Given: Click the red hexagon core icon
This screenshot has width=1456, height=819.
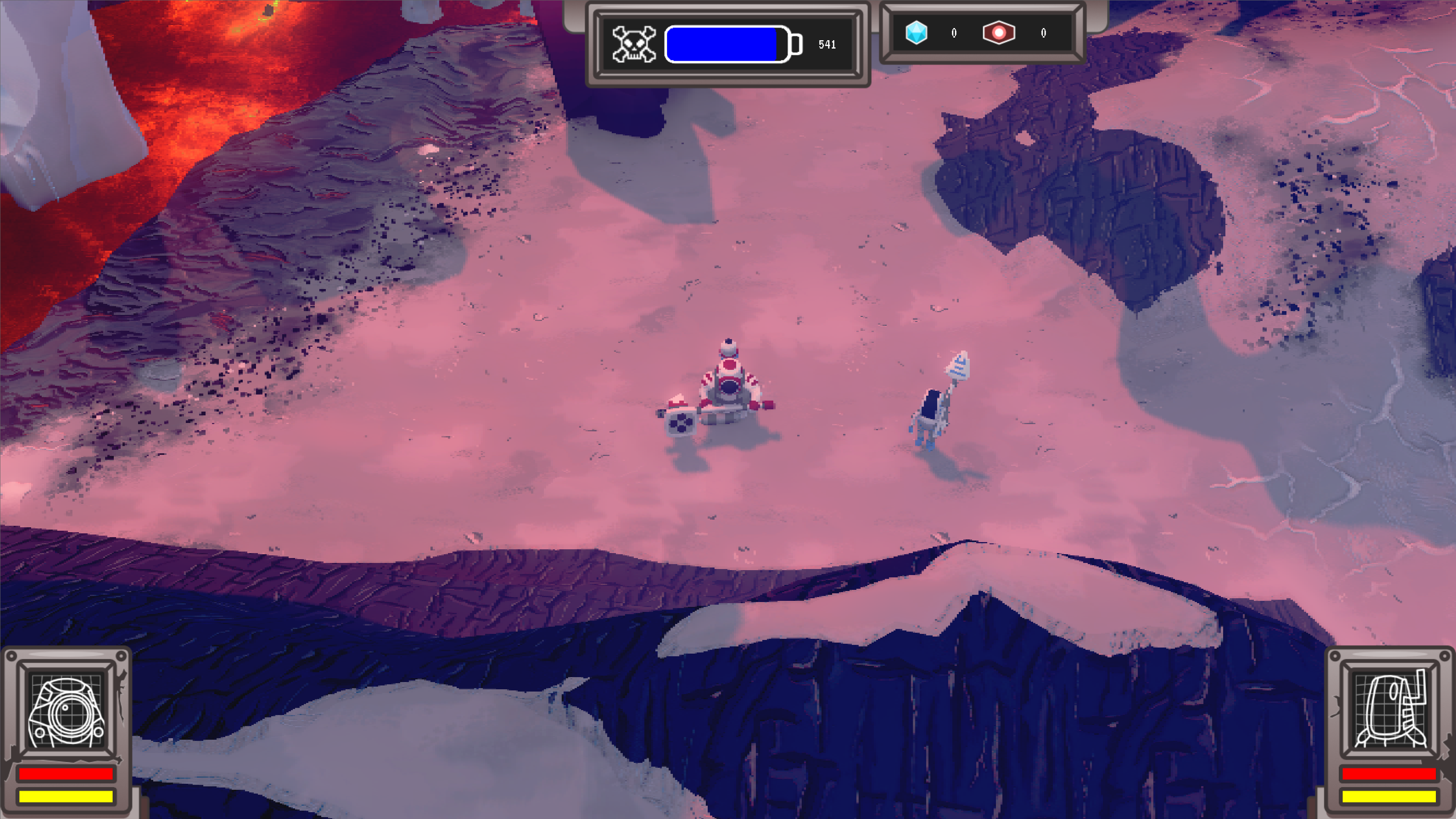Looking at the screenshot, I should (x=999, y=33).
